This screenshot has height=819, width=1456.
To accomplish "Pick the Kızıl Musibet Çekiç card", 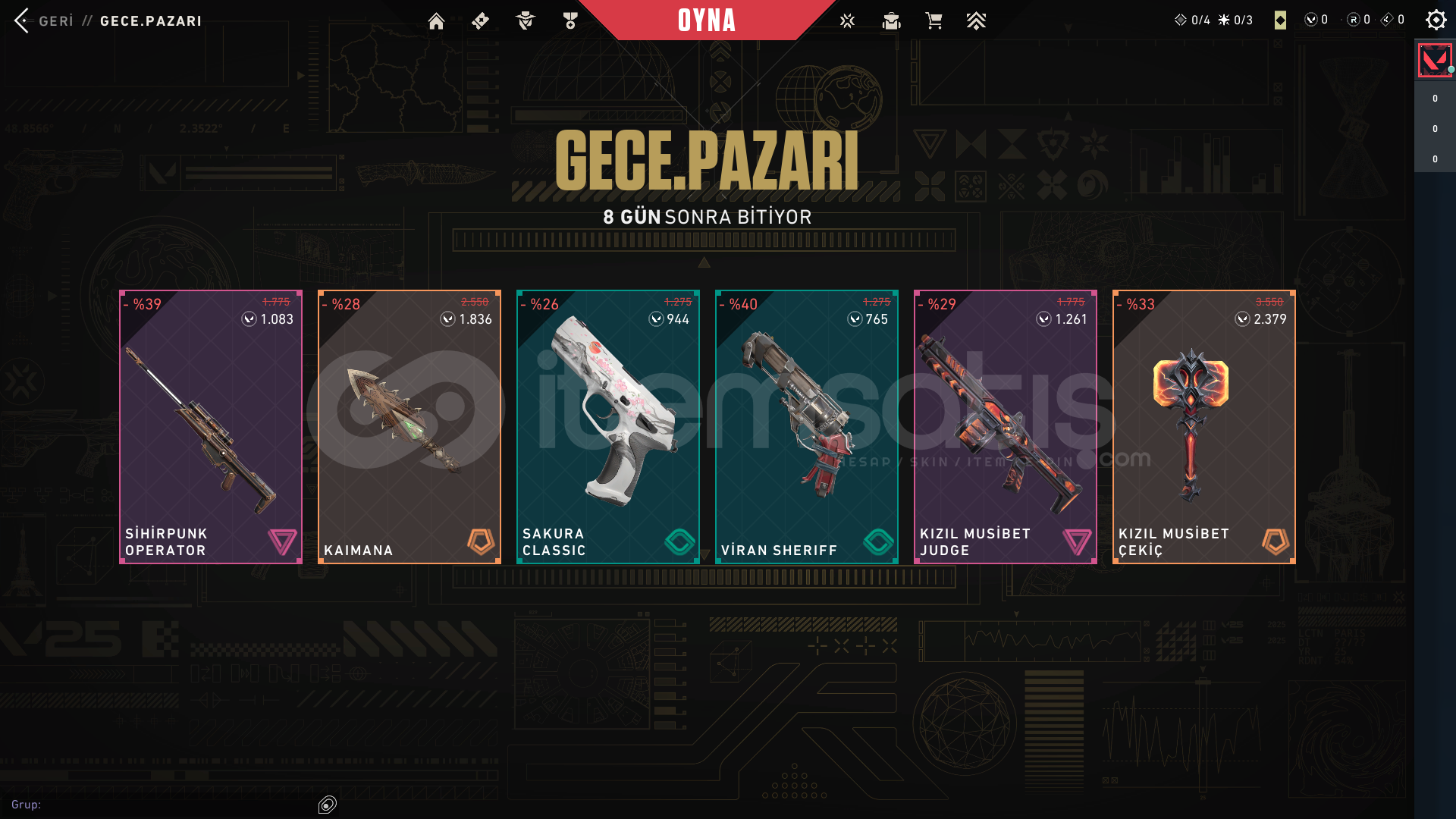I will [1204, 426].
